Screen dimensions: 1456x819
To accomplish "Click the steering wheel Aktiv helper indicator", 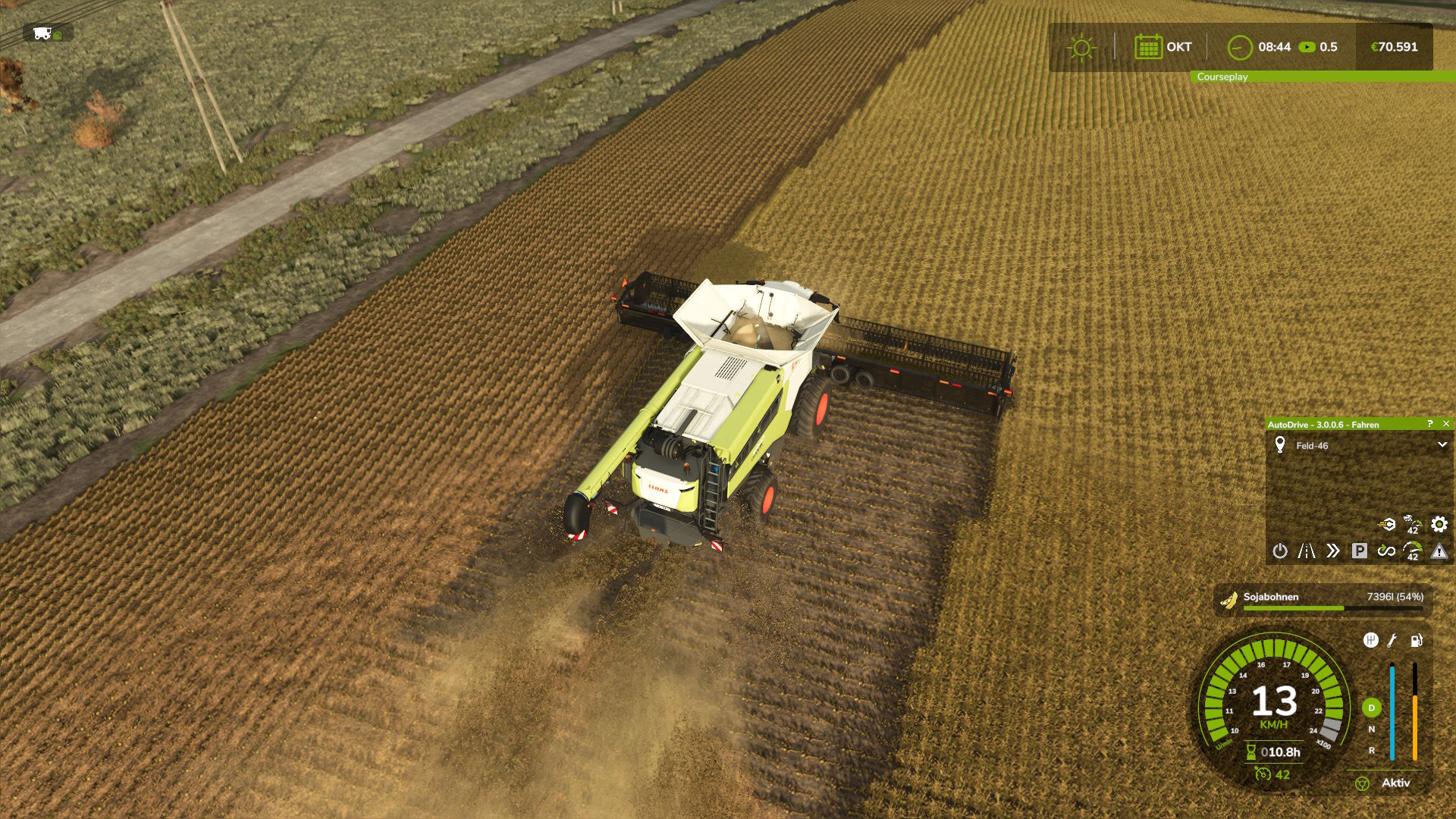I will tap(1362, 783).
